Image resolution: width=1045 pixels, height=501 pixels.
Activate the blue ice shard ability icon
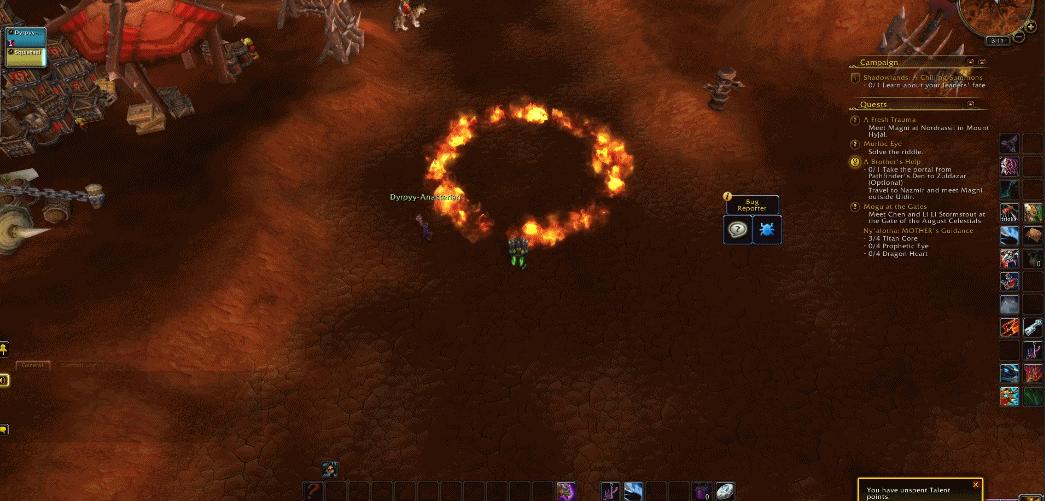click(x=634, y=491)
